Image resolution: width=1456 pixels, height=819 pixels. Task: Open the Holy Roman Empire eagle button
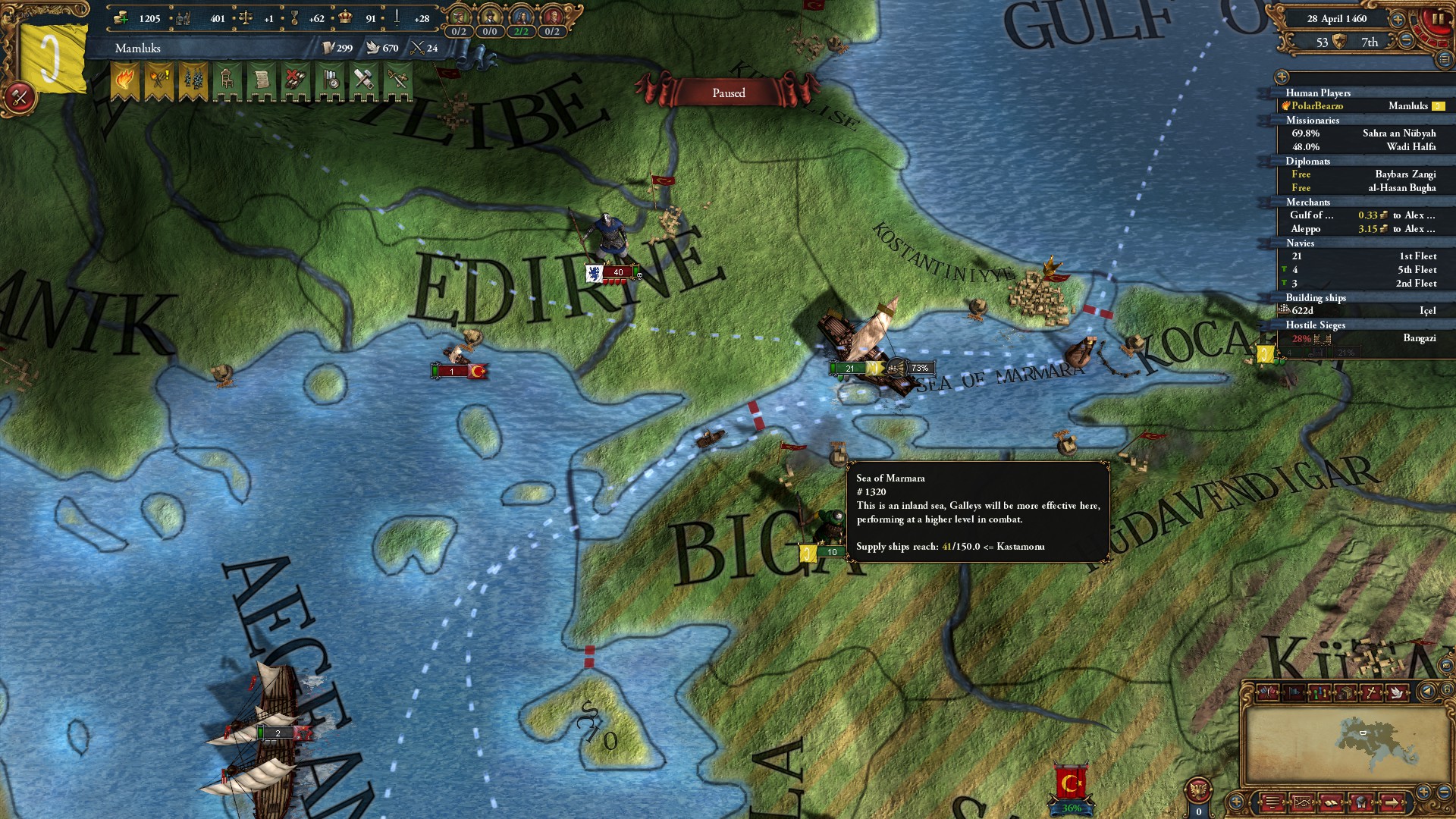tap(1199, 791)
